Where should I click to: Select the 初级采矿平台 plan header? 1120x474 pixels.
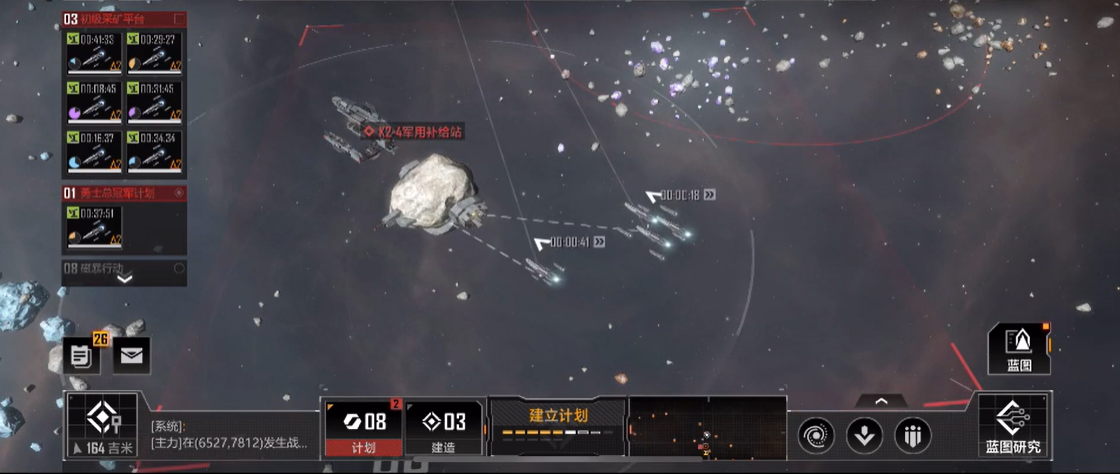[x=124, y=19]
